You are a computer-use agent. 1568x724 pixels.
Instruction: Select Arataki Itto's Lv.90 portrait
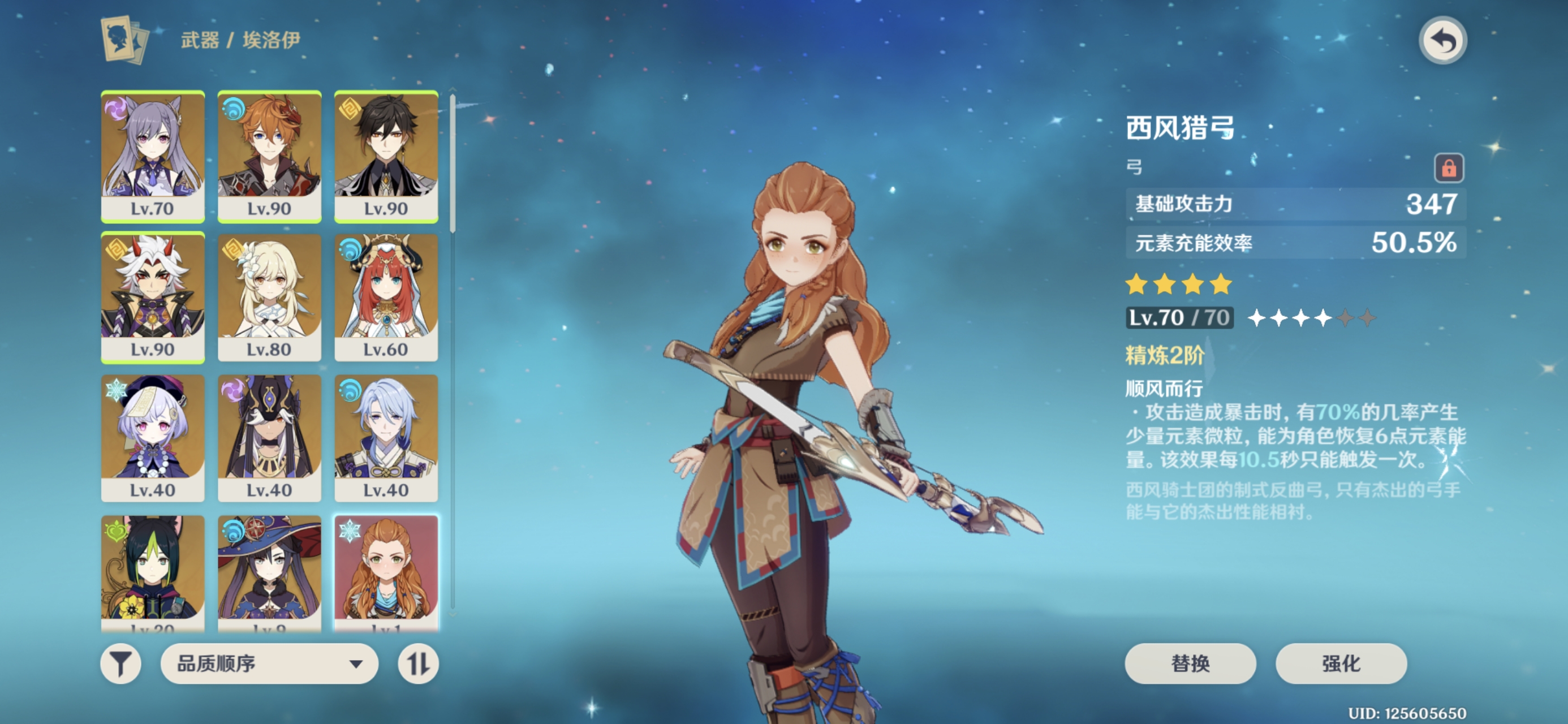tap(153, 298)
